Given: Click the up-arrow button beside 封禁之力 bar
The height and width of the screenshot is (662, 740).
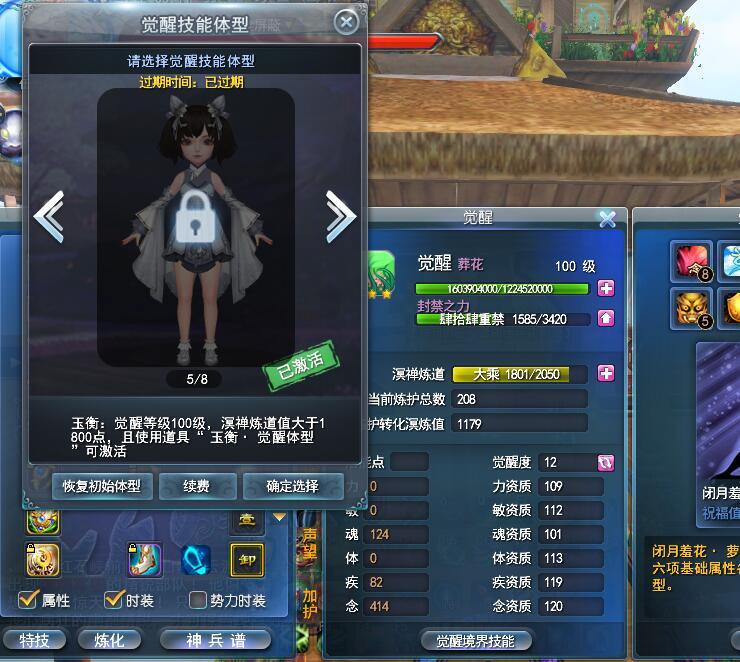Looking at the screenshot, I should pyautogui.click(x=606, y=319).
